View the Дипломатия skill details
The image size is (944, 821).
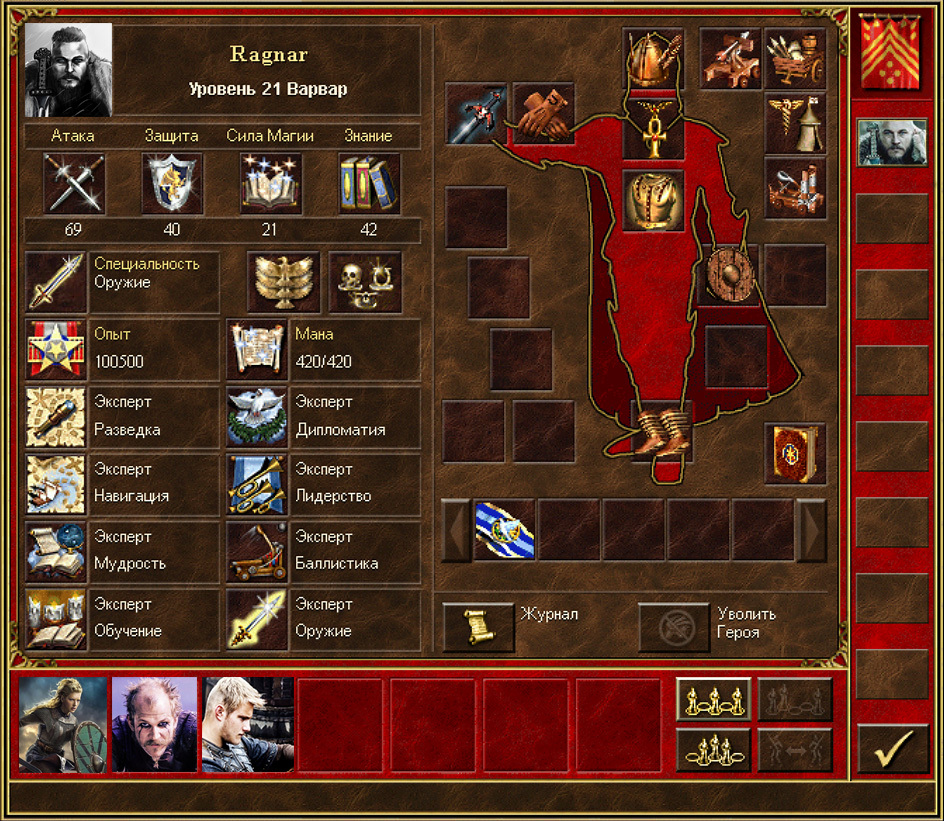258,416
